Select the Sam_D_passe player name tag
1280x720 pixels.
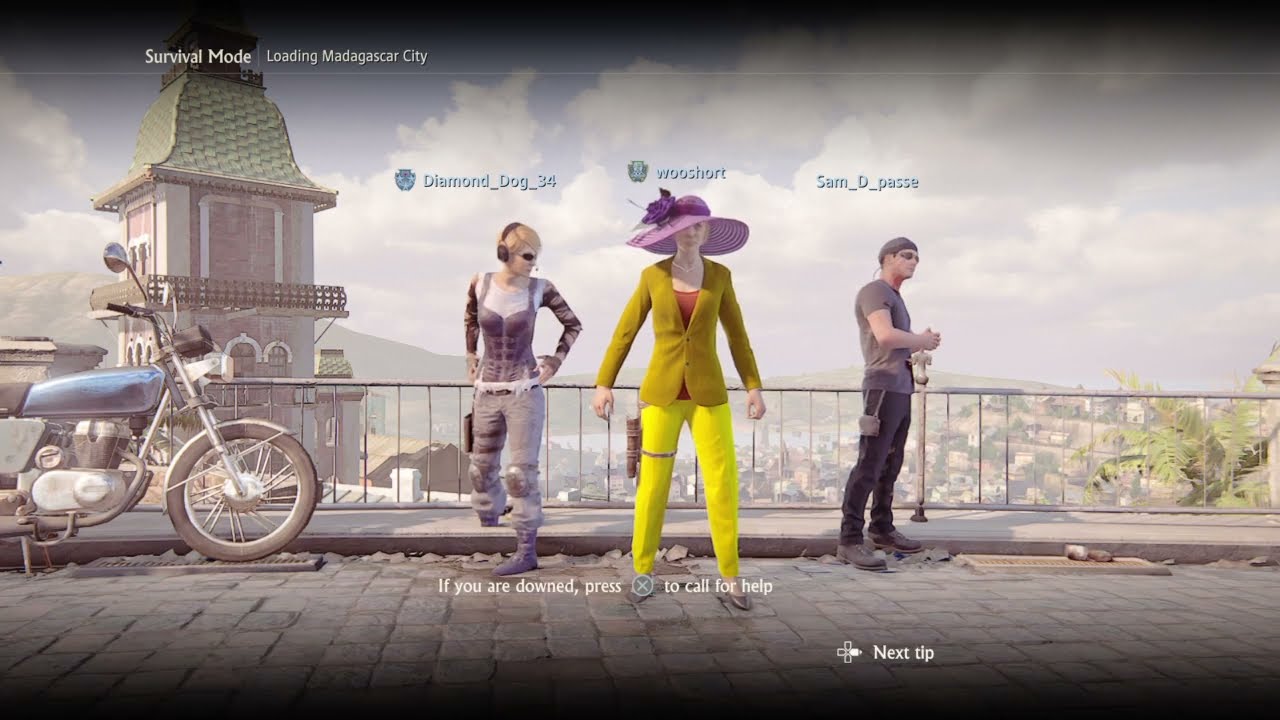867,182
